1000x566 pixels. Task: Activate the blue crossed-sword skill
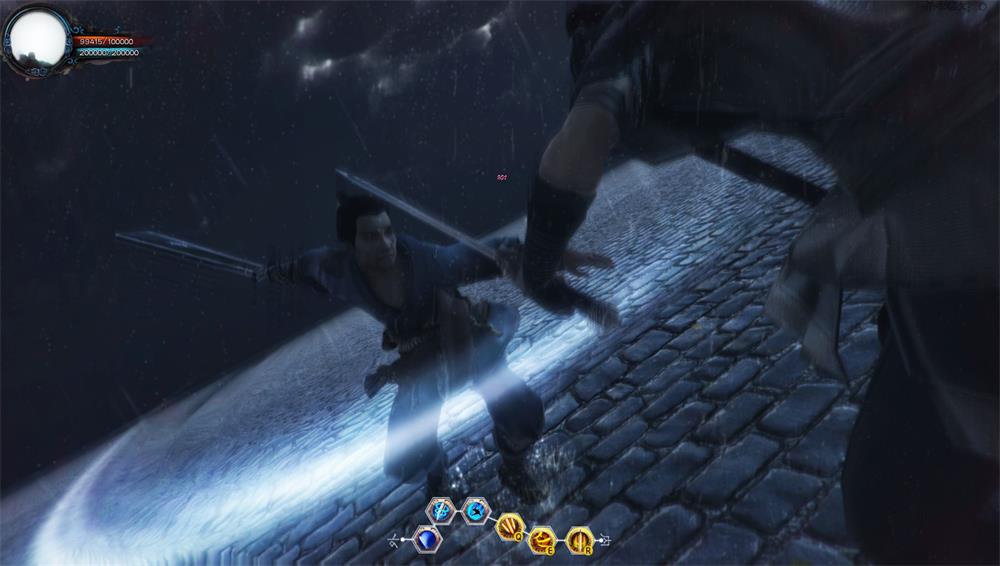click(x=439, y=510)
